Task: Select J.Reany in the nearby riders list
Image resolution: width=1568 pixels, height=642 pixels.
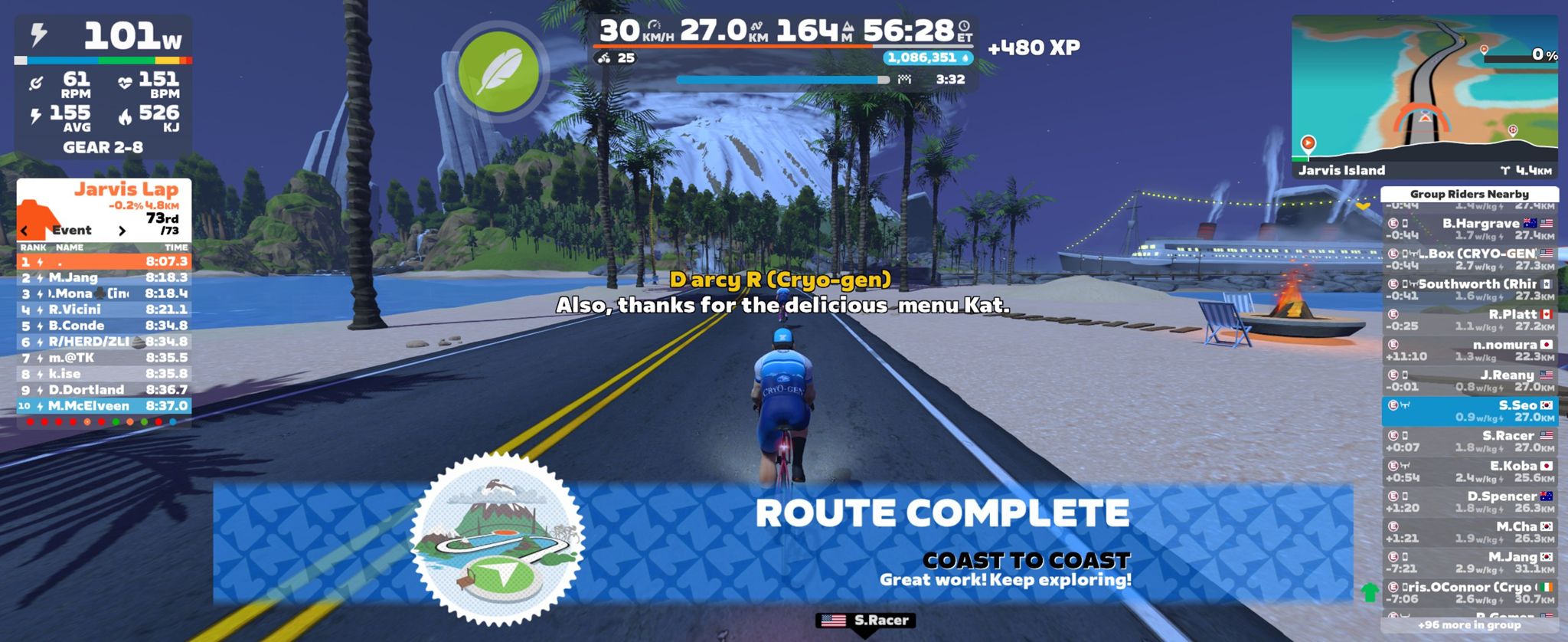Action: pos(1469,381)
